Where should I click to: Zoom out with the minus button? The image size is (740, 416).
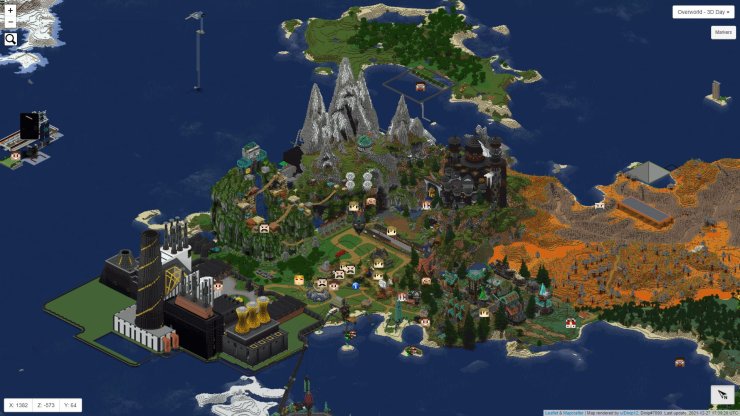[x=10, y=23]
